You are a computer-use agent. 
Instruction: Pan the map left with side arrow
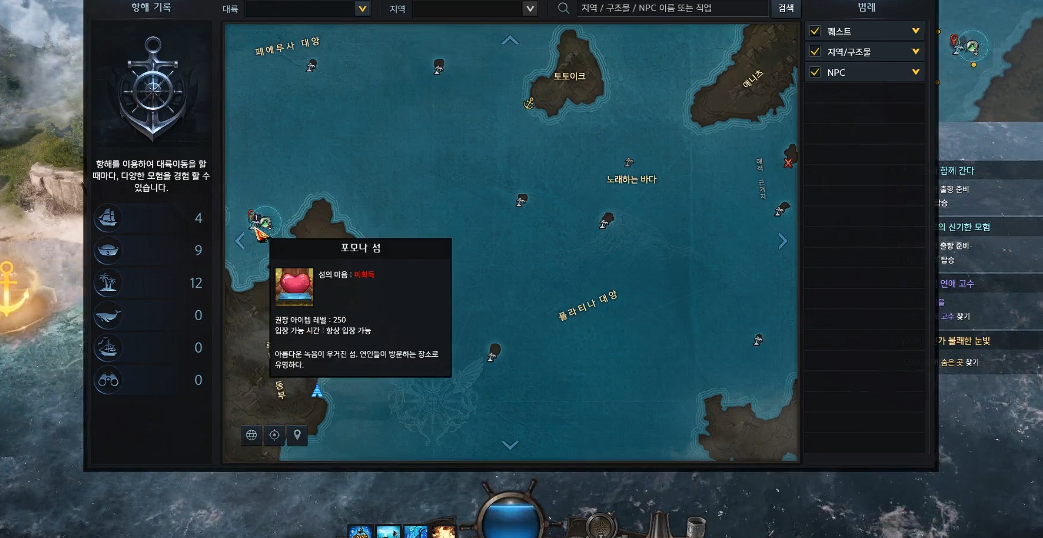tap(240, 241)
